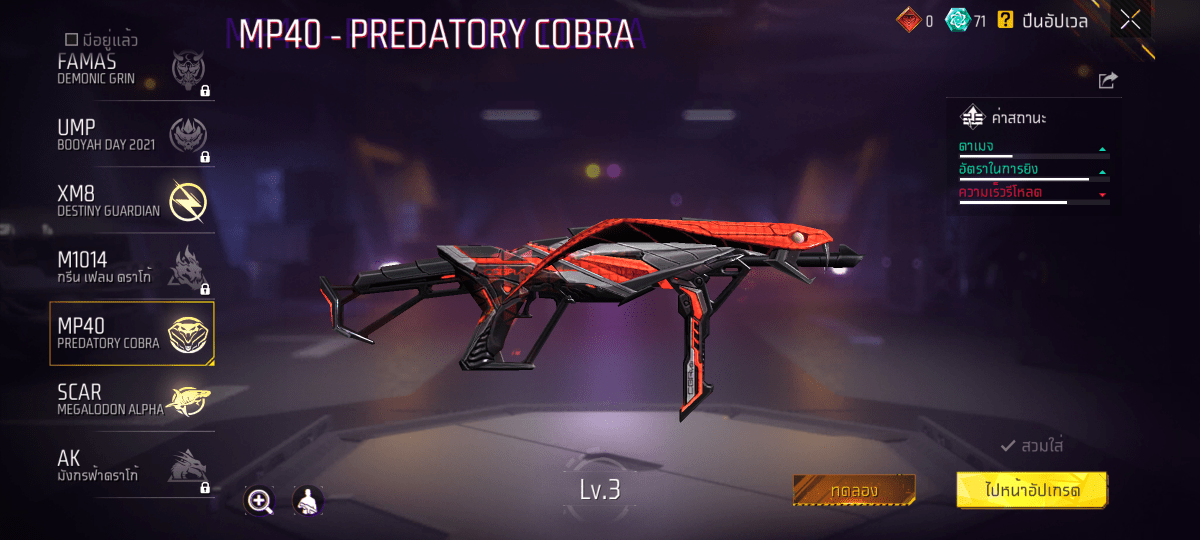The width and height of the screenshot is (1200, 540).
Task: Show the character preview icon
Action: coord(307,501)
